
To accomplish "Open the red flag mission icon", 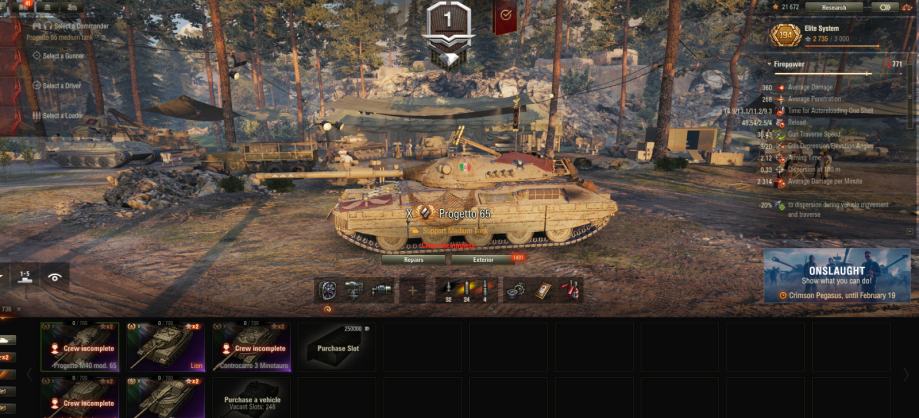I will [x=506, y=15].
